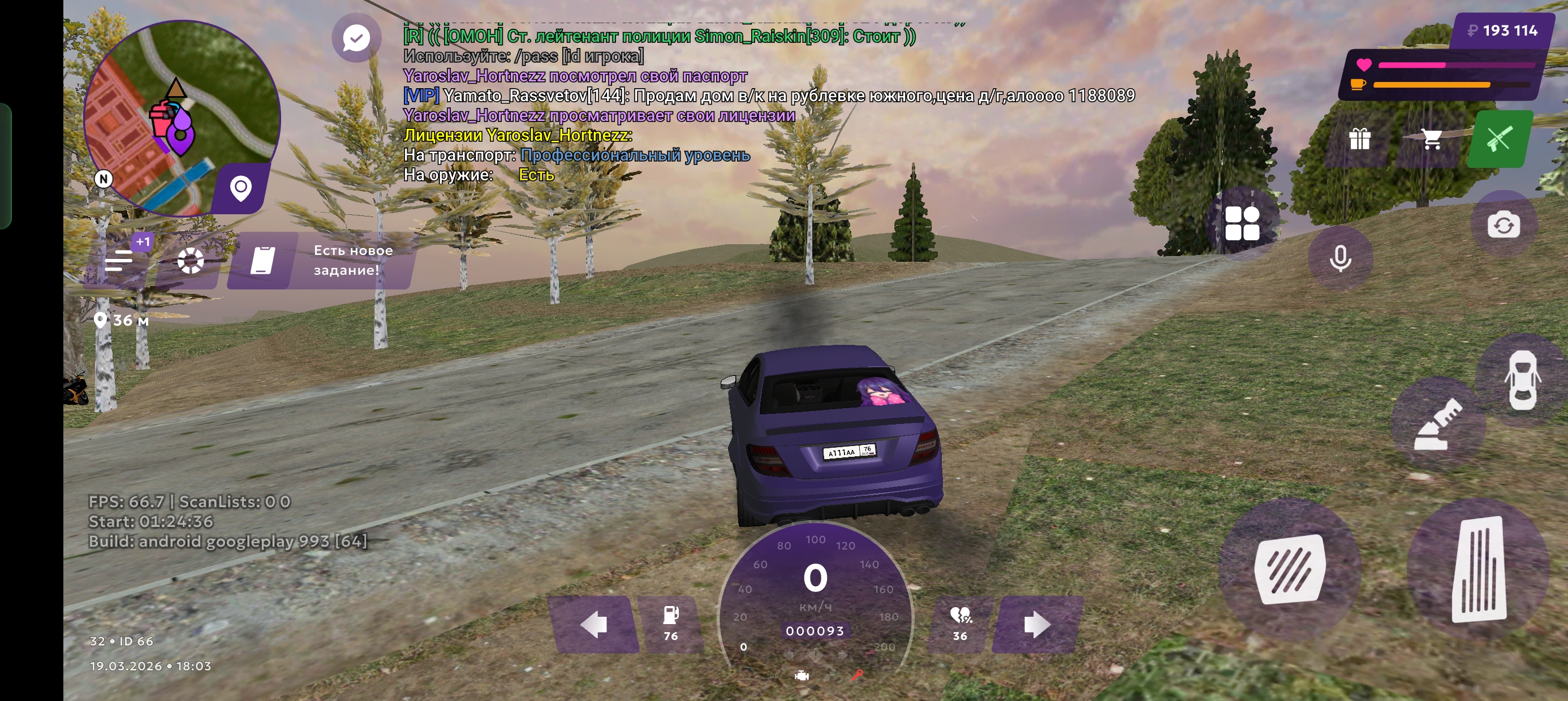1568x701 pixels.
Task: Tap the fuel pump indicator showing 76
Action: coord(671,623)
